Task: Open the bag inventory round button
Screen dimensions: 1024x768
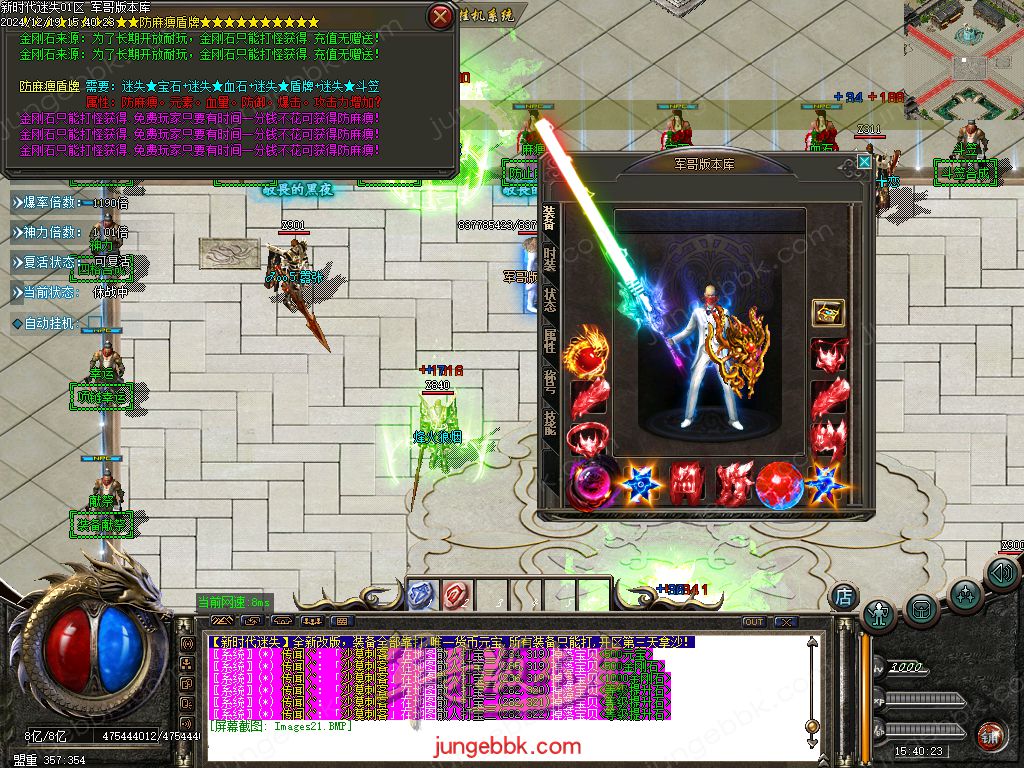Action: (x=921, y=607)
